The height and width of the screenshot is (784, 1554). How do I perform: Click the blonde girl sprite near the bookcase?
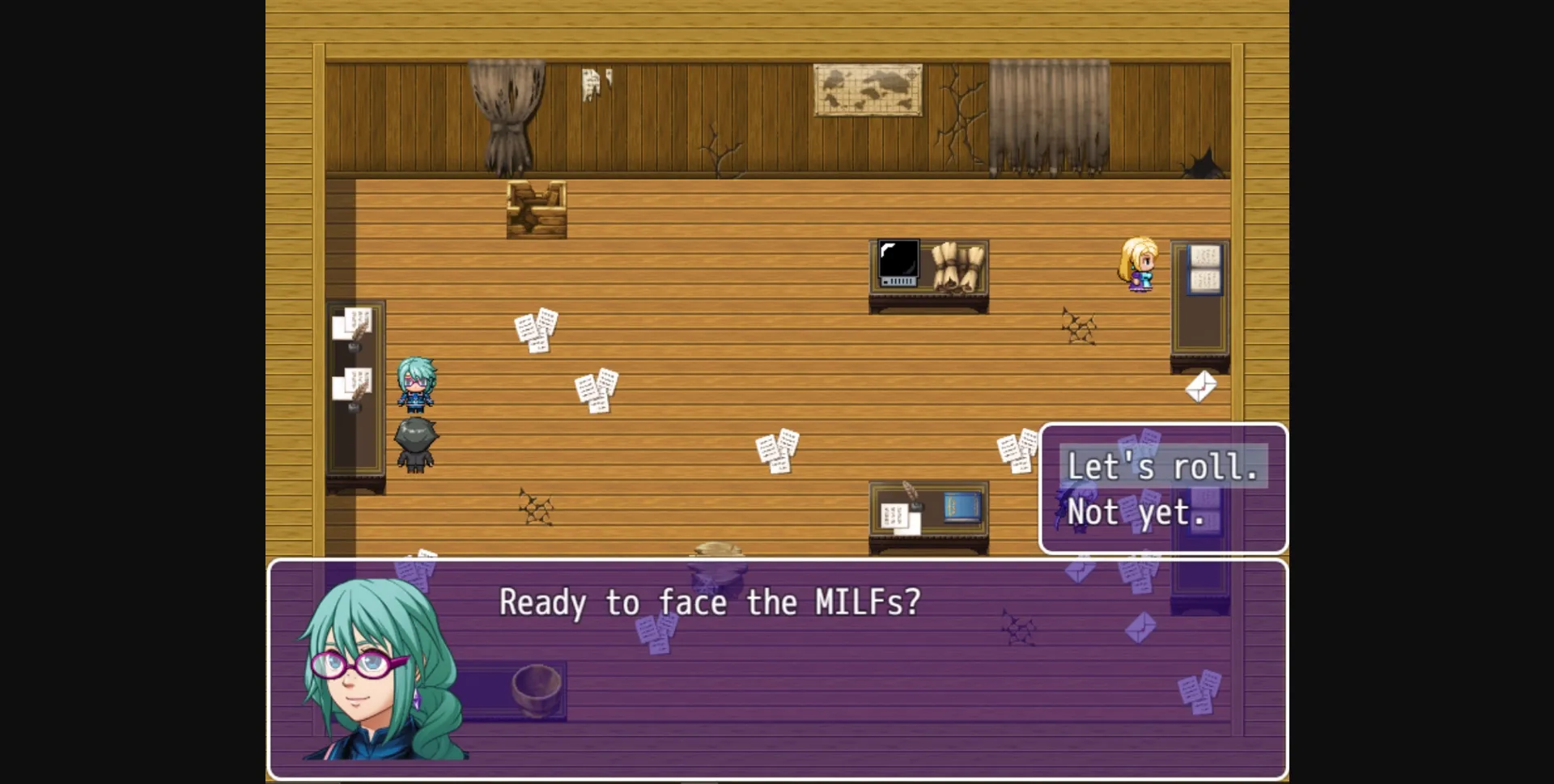(1140, 267)
